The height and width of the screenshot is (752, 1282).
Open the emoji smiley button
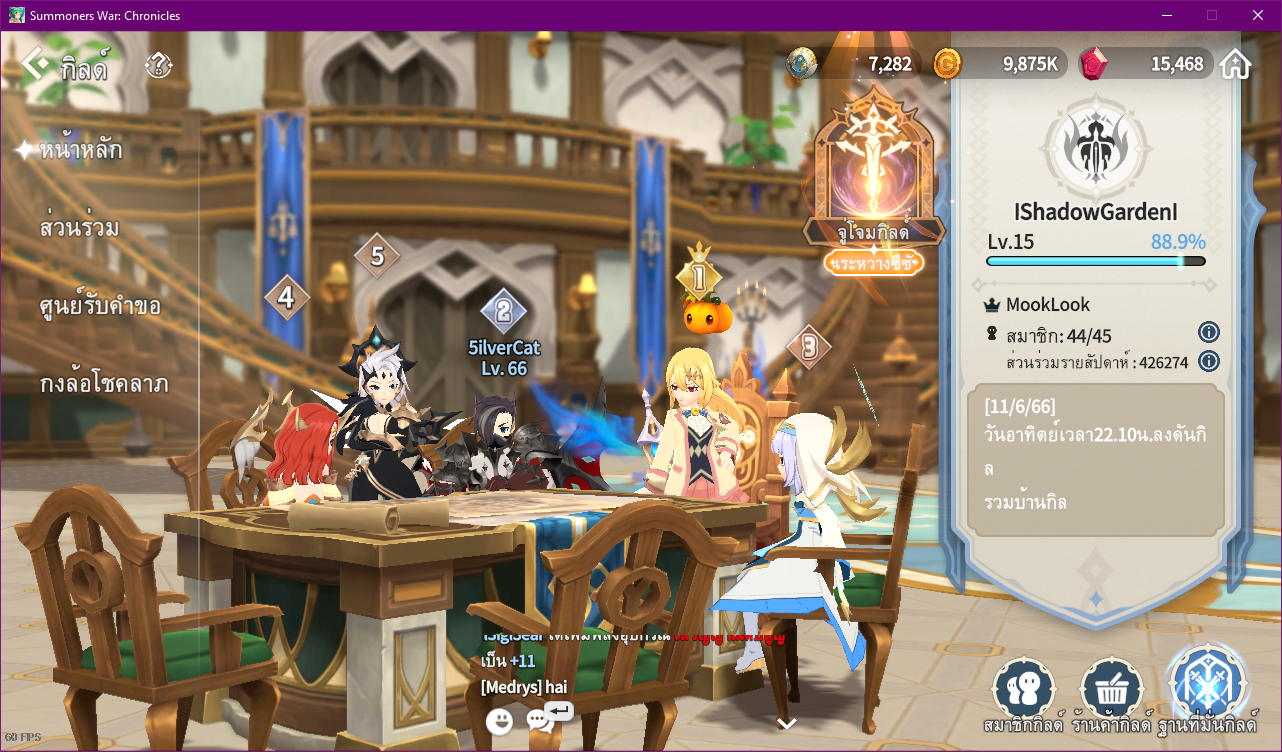(499, 720)
